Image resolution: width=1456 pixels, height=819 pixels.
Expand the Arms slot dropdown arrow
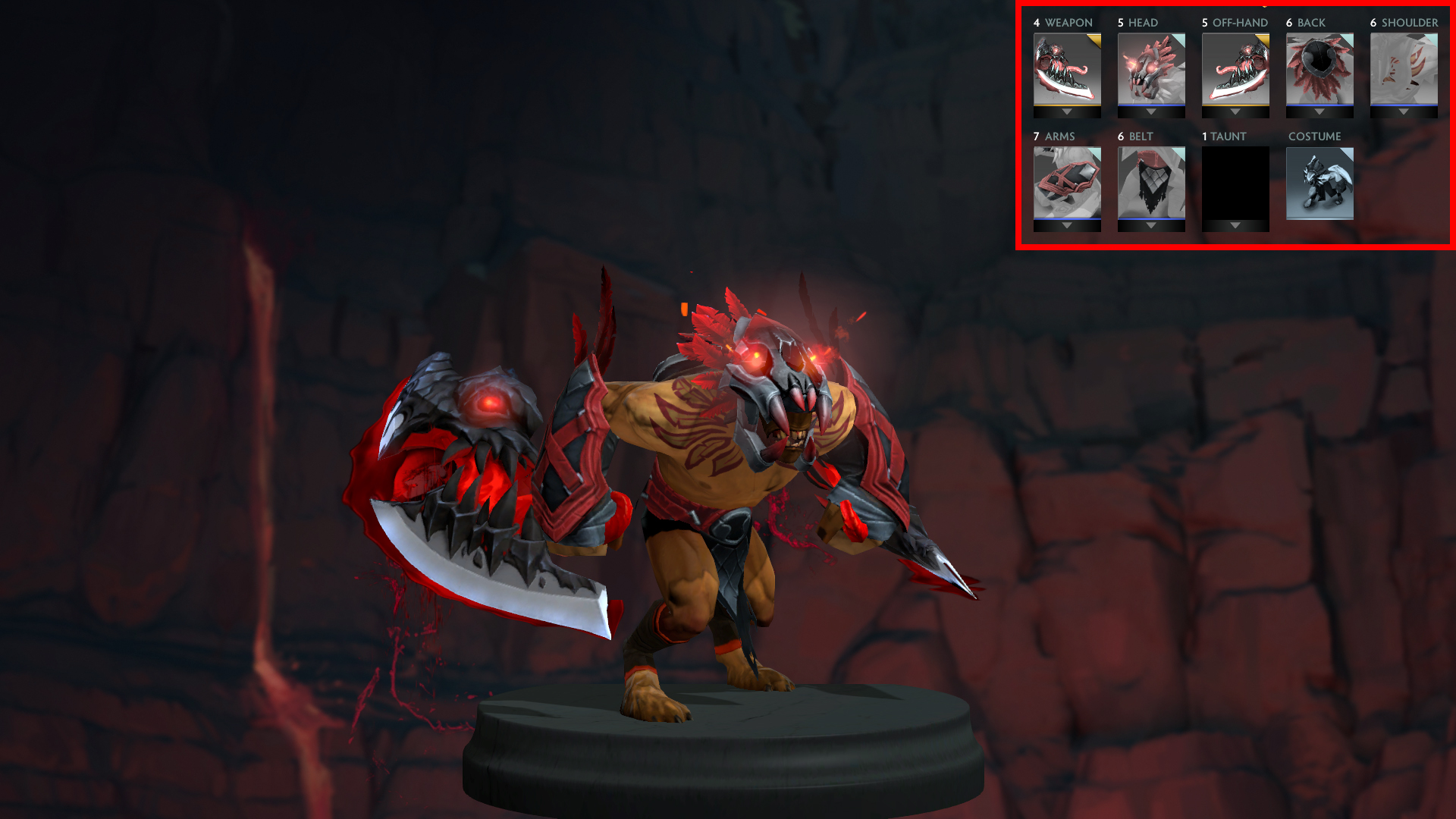(x=1066, y=224)
